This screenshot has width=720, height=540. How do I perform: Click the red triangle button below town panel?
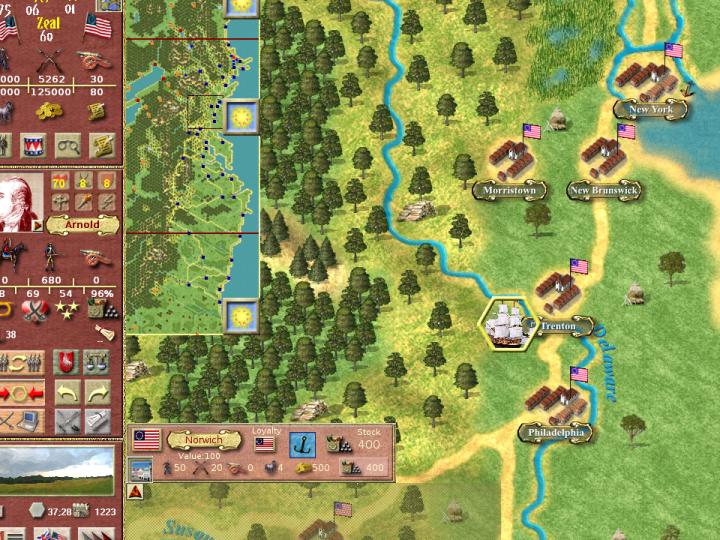coord(136,491)
